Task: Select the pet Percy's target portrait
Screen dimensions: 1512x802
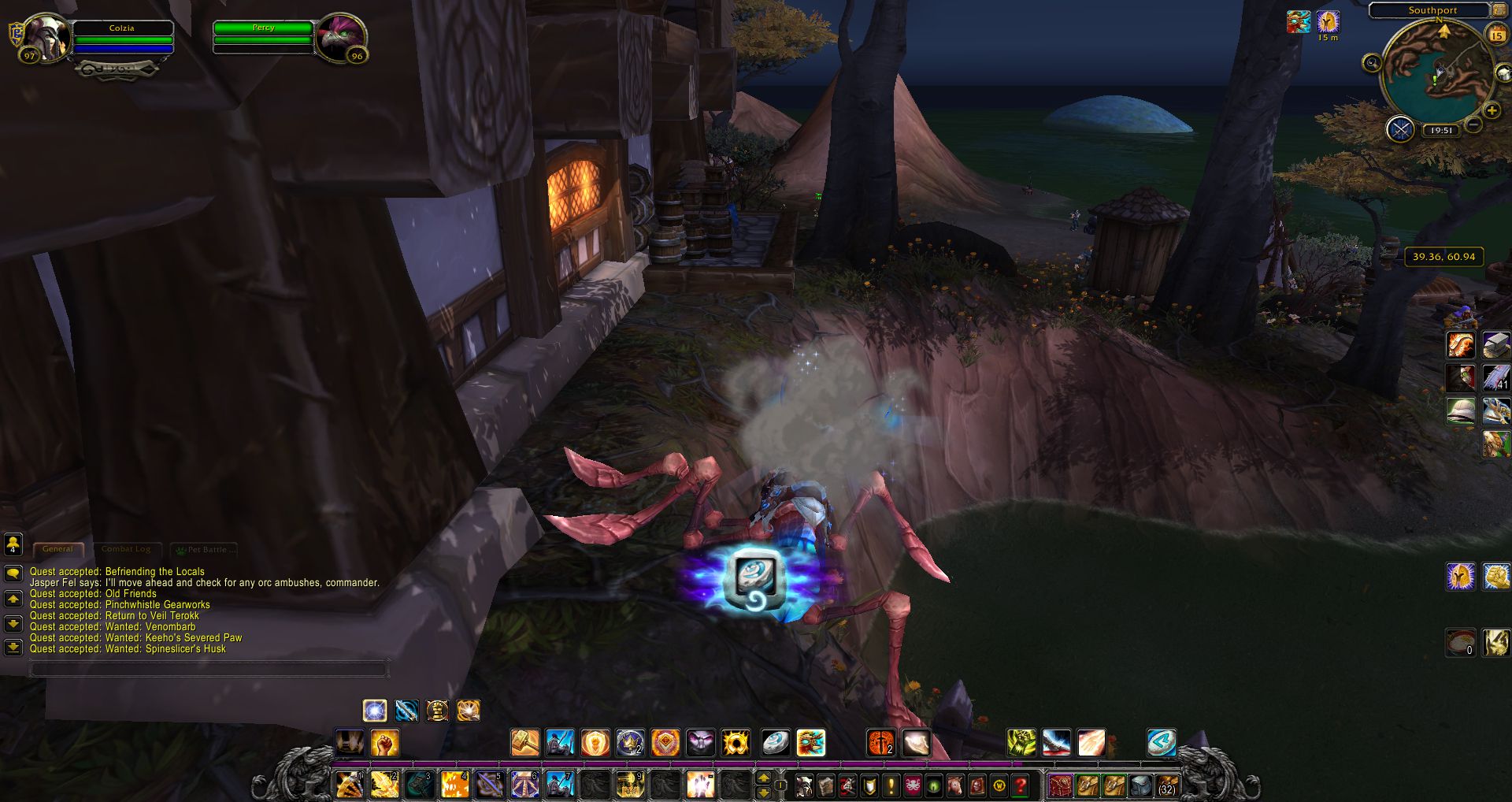Action: tap(341, 36)
